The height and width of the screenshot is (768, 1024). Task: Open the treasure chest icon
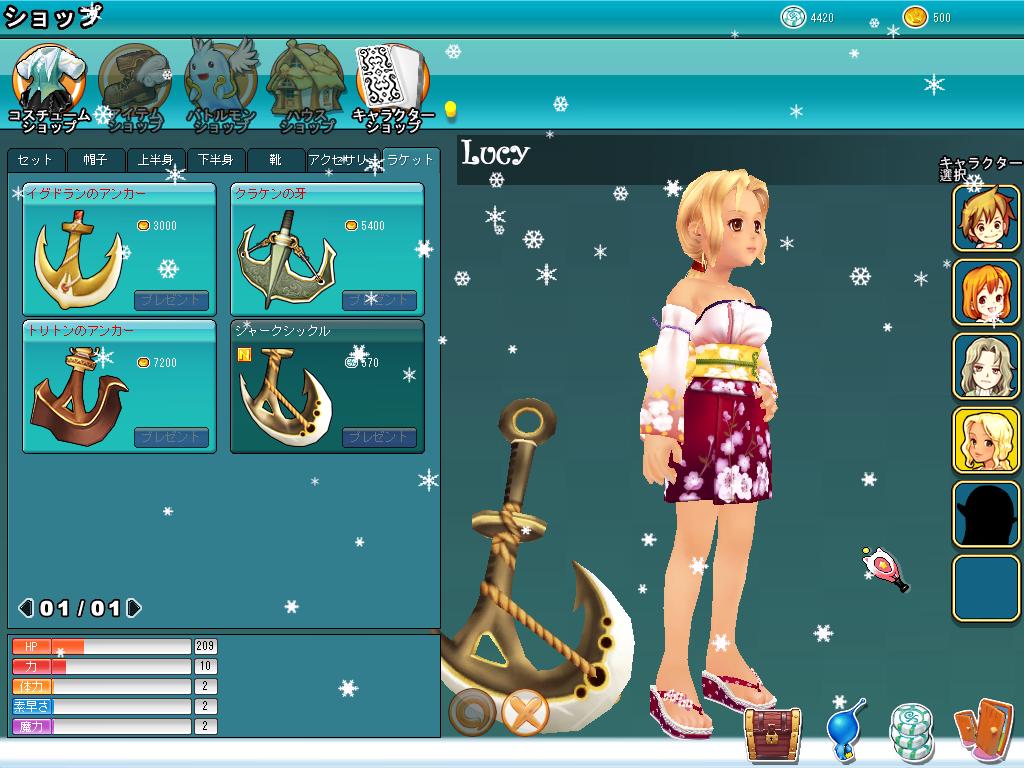(772, 731)
